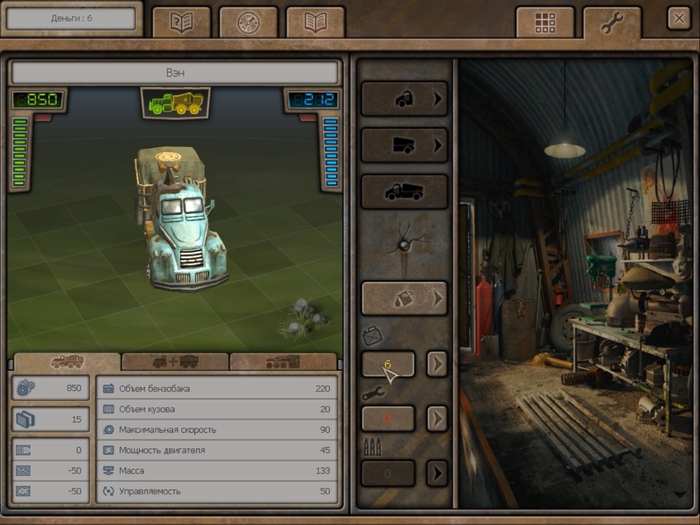The image size is (700, 525).
Task: Select the whole truck chassis button
Action: point(404,191)
